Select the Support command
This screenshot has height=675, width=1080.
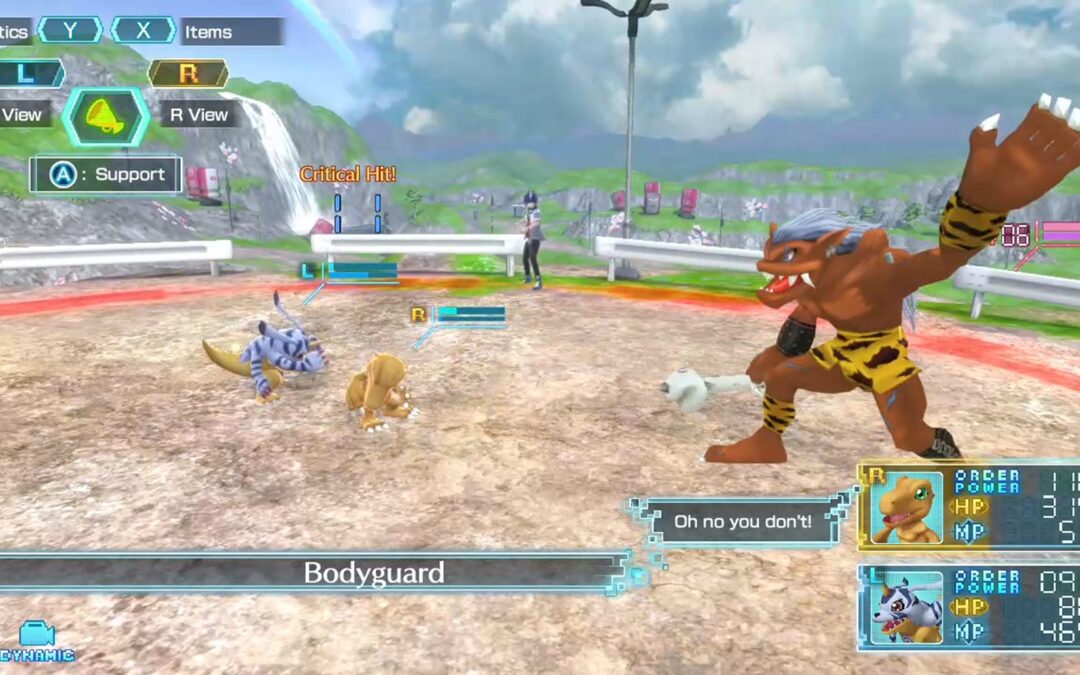click(x=106, y=175)
